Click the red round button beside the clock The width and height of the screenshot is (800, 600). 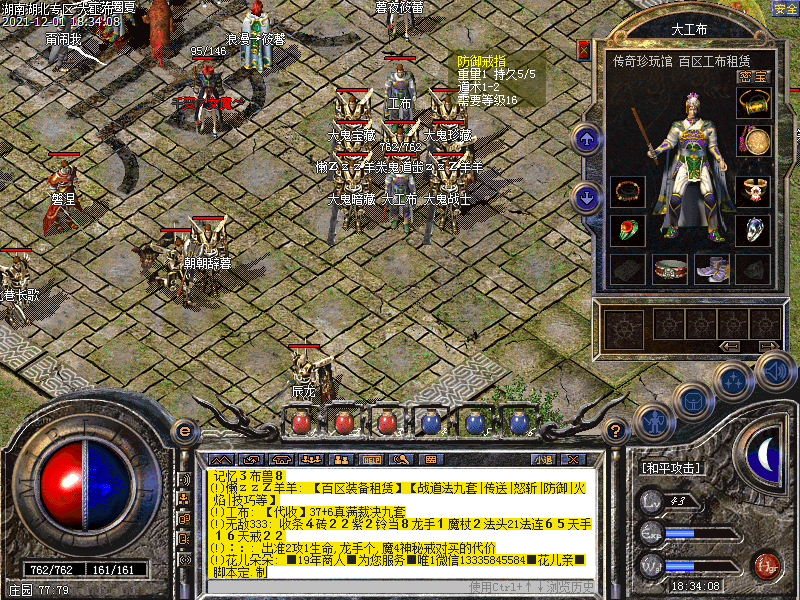(766, 565)
